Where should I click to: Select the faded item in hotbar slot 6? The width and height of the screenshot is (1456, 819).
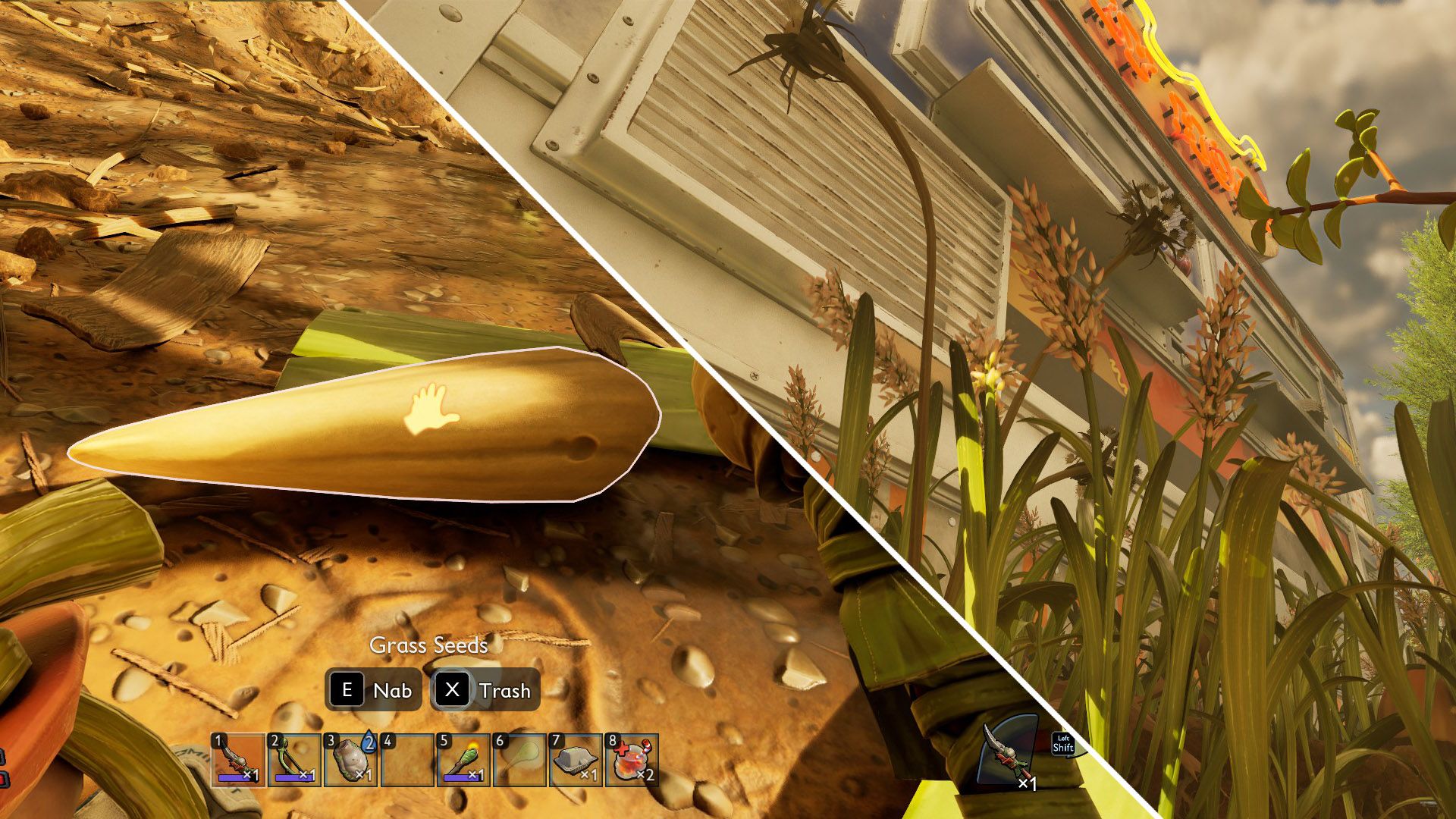tap(519, 760)
